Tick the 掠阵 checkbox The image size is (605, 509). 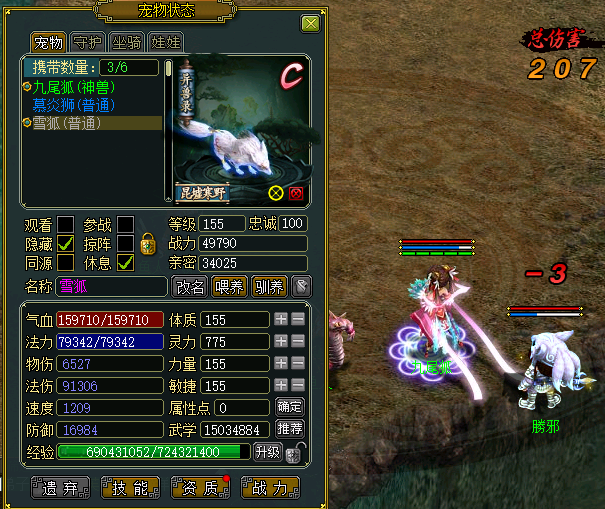click(126, 243)
